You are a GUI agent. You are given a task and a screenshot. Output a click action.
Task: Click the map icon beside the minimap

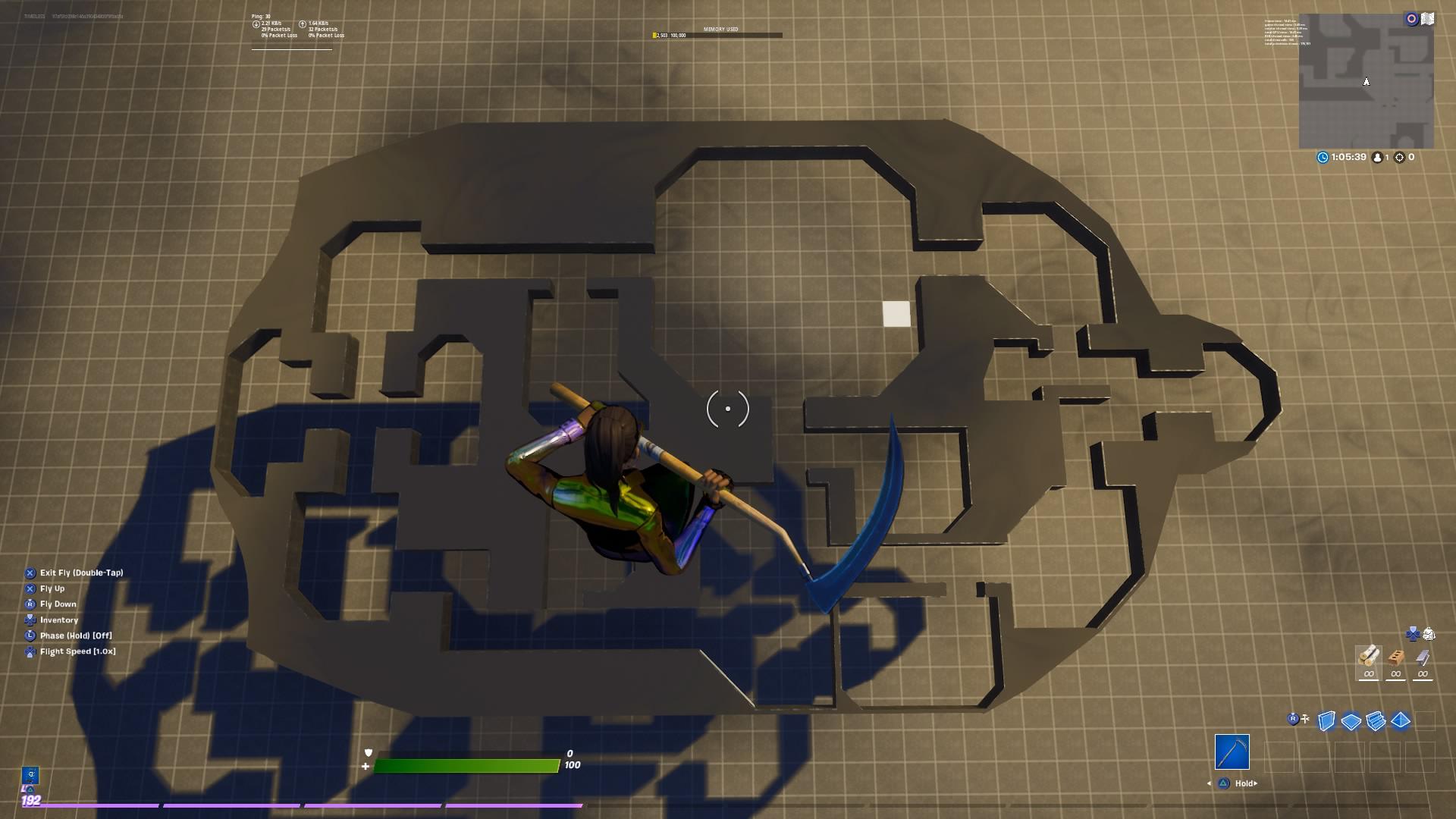click(1428, 18)
